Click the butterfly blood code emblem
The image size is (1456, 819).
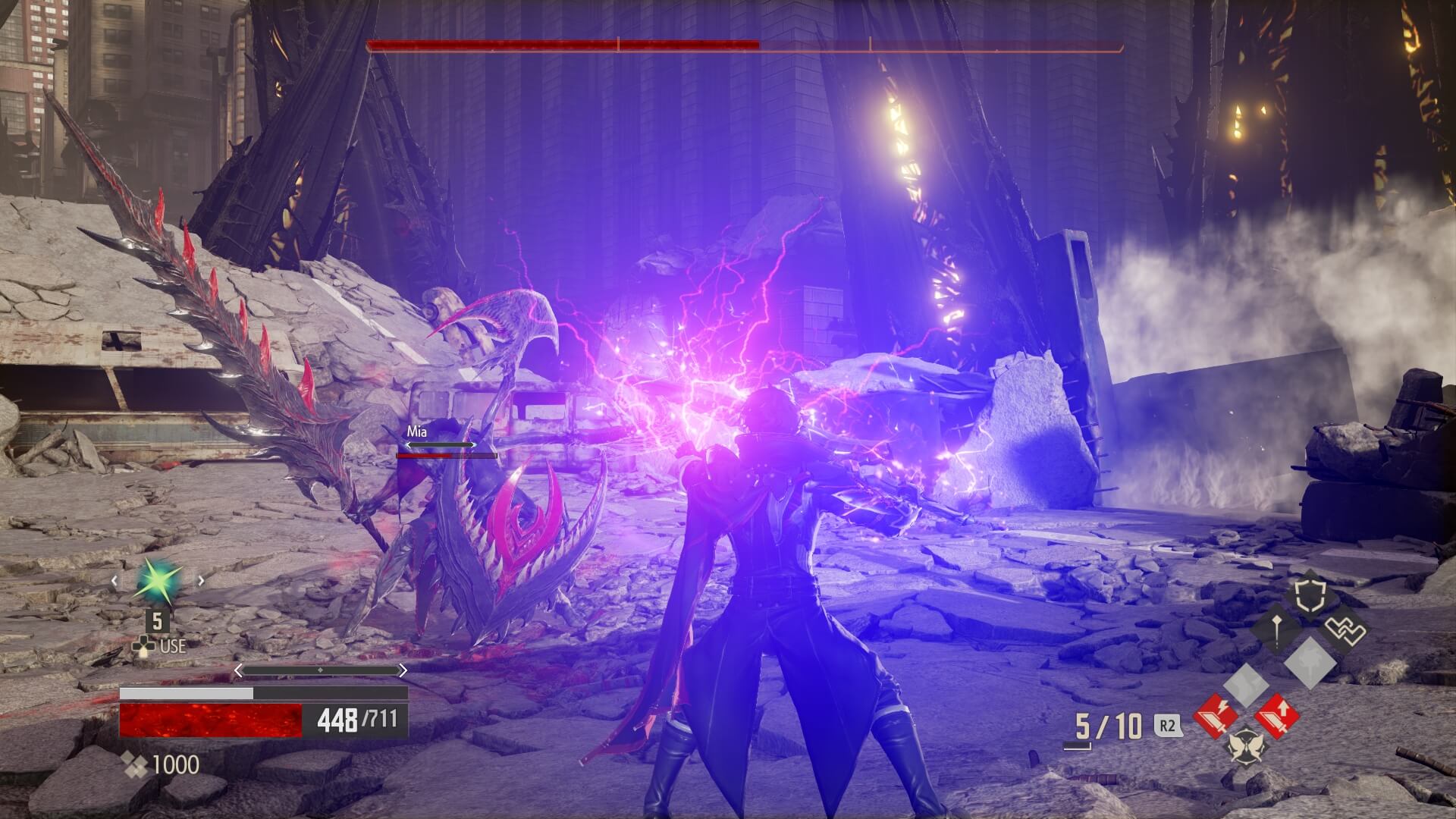(1246, 747)
